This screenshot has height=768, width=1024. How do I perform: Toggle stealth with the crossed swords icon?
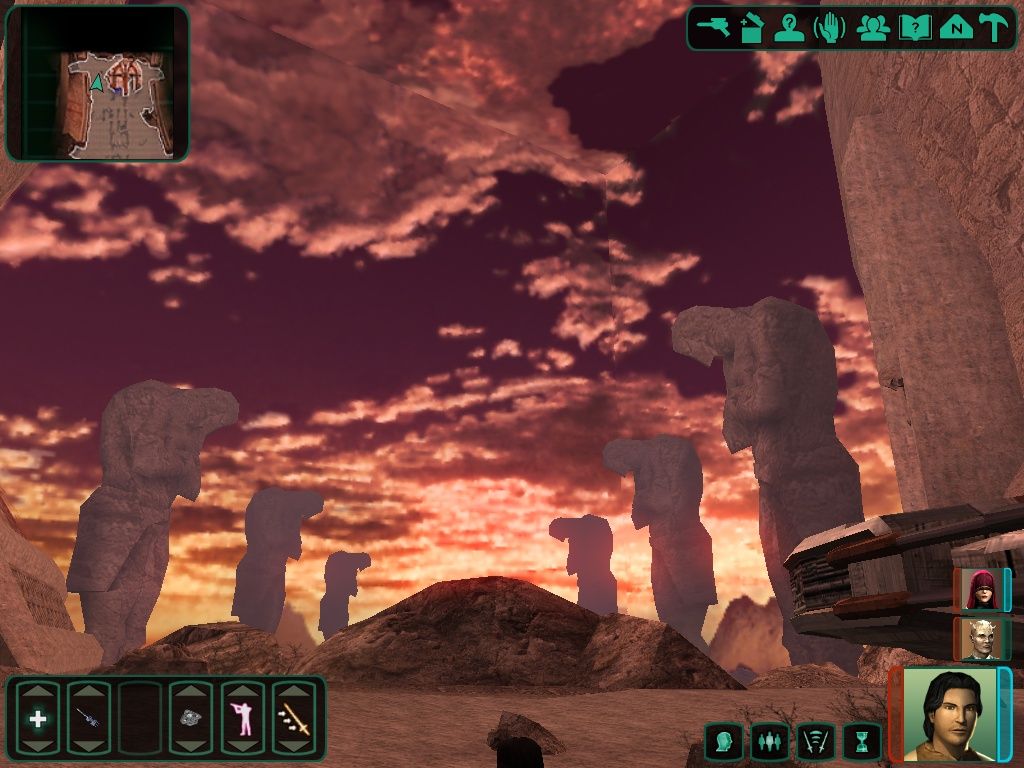[x=816, y=742]
